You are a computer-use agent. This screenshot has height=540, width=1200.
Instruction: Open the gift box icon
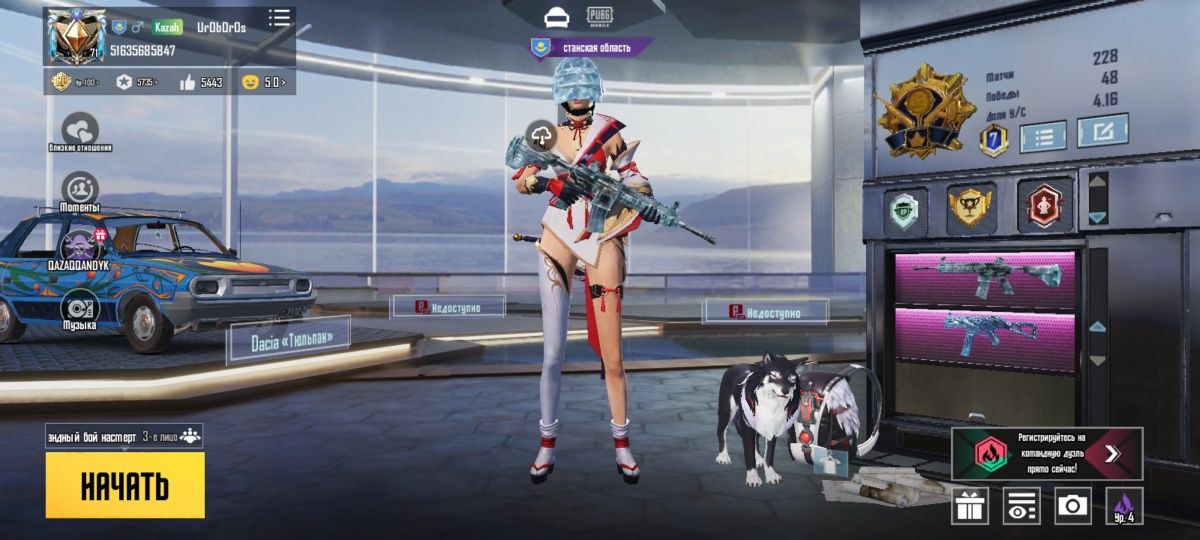coord(969,506)
